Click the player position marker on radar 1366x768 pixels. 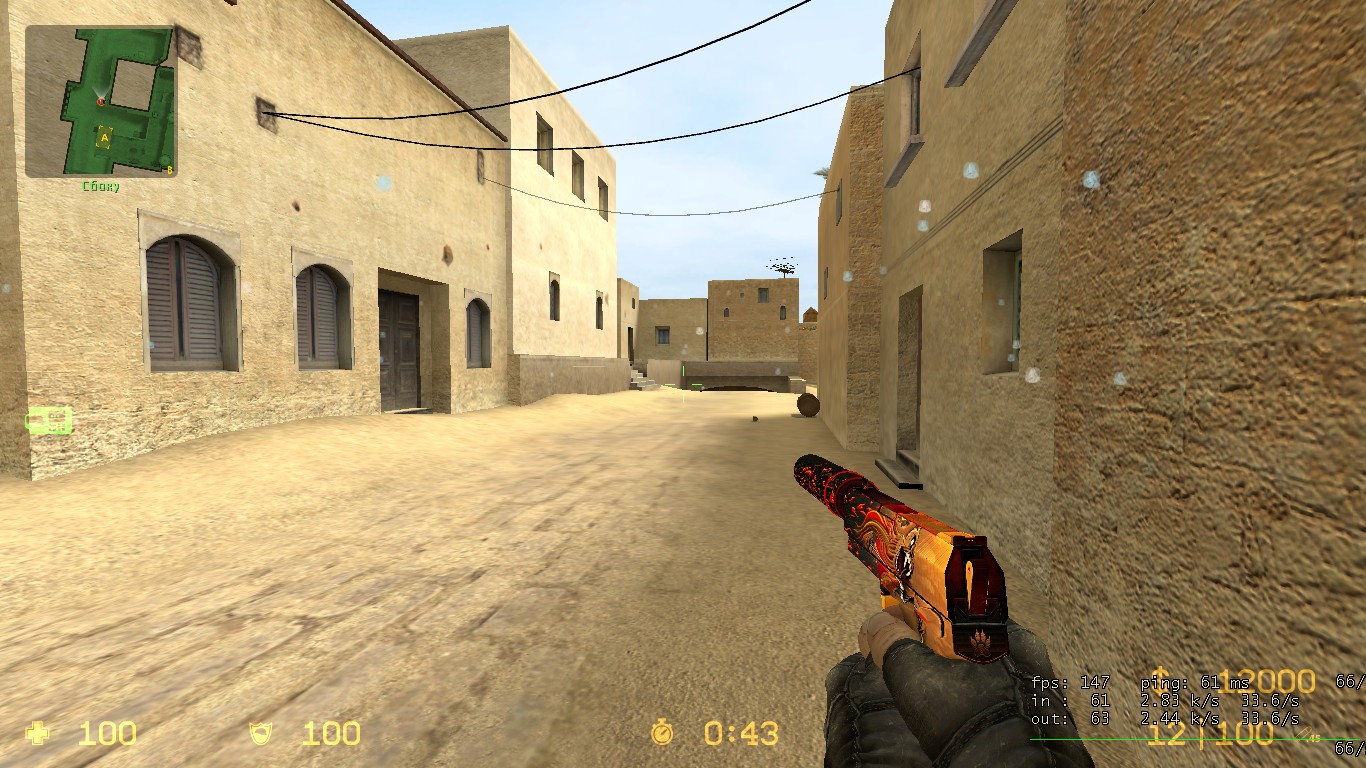coord(100,100)
